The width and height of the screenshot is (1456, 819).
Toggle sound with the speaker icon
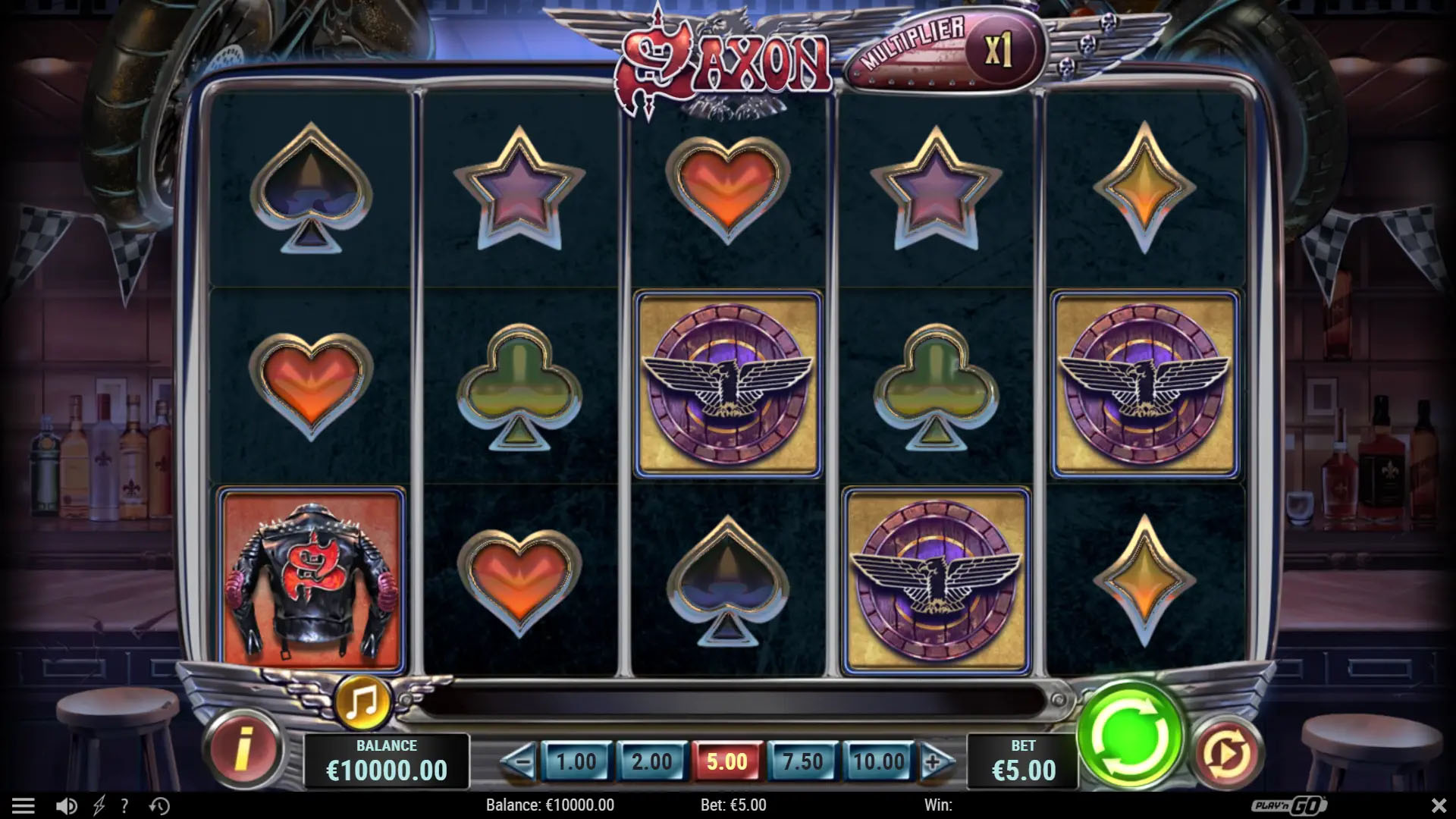pos(67,805)
